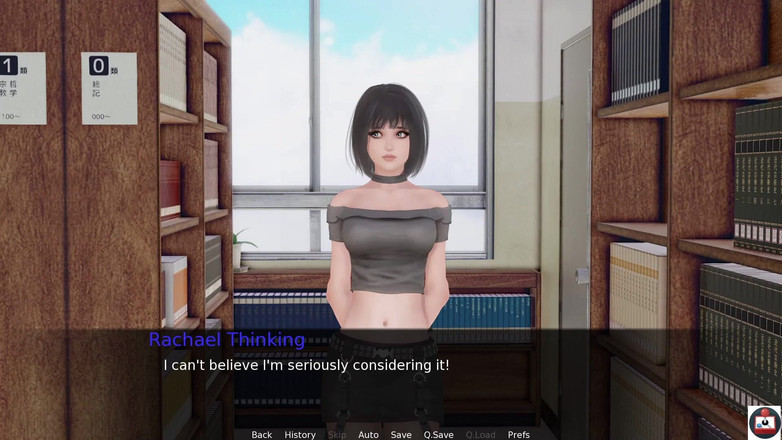Image resolution: width=782 pixels, height=440 pixels.
Task: Toggle Auto advance mode
Action: point(368,435)
